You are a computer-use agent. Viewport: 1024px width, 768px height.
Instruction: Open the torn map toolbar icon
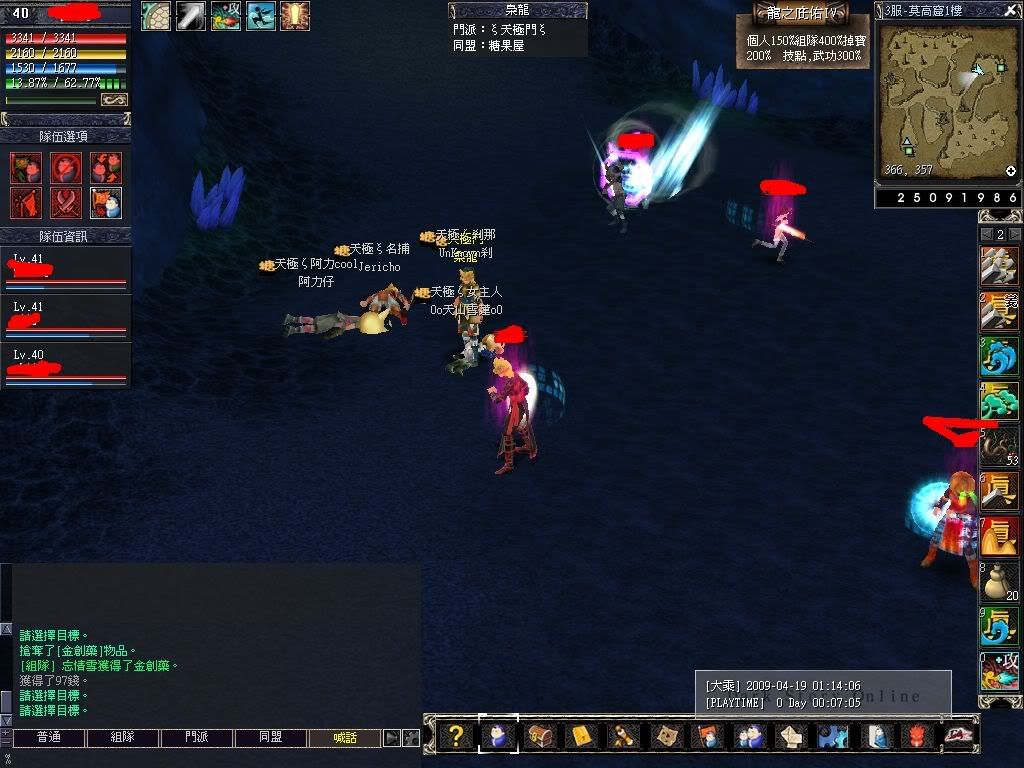[665, 737]
